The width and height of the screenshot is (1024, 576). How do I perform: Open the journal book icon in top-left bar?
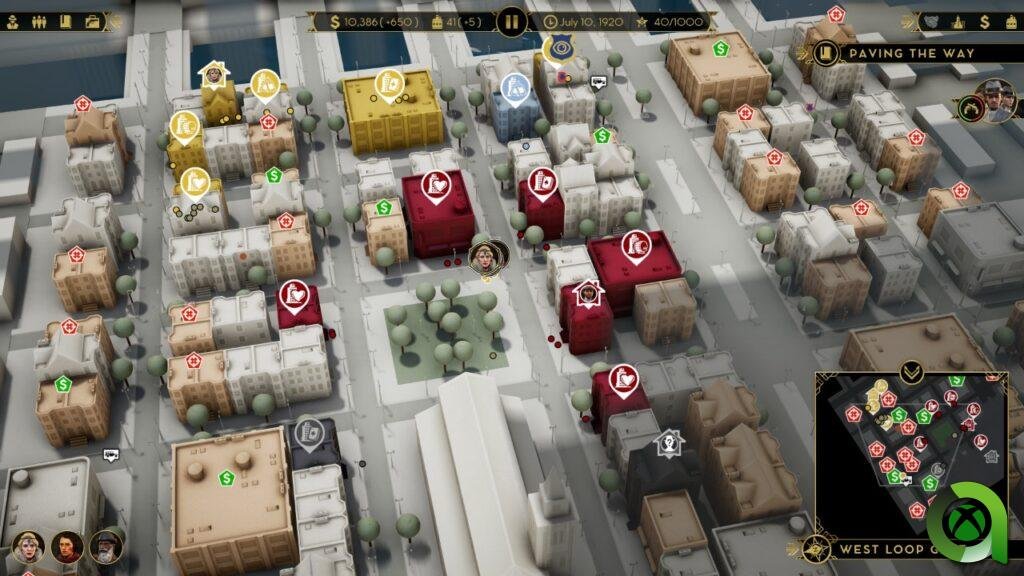click(65, 21)
